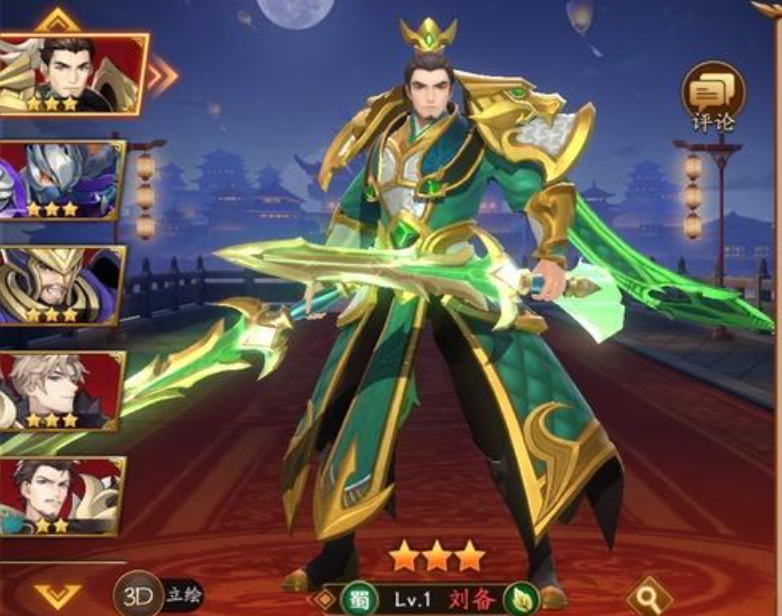Click the magnifying glass search icon

point(649,594)
